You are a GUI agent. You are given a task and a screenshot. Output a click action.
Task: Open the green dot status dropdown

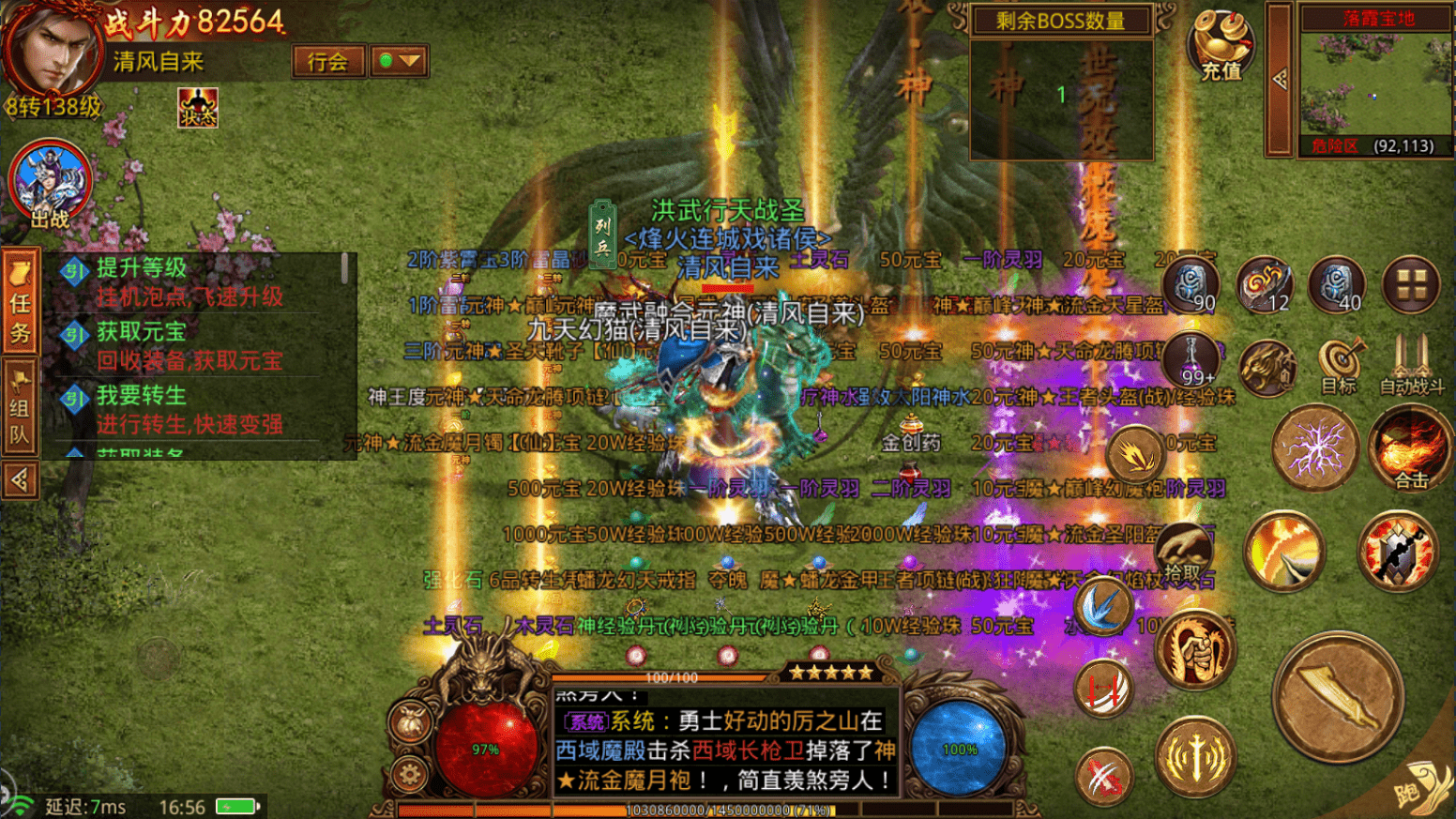400,62
